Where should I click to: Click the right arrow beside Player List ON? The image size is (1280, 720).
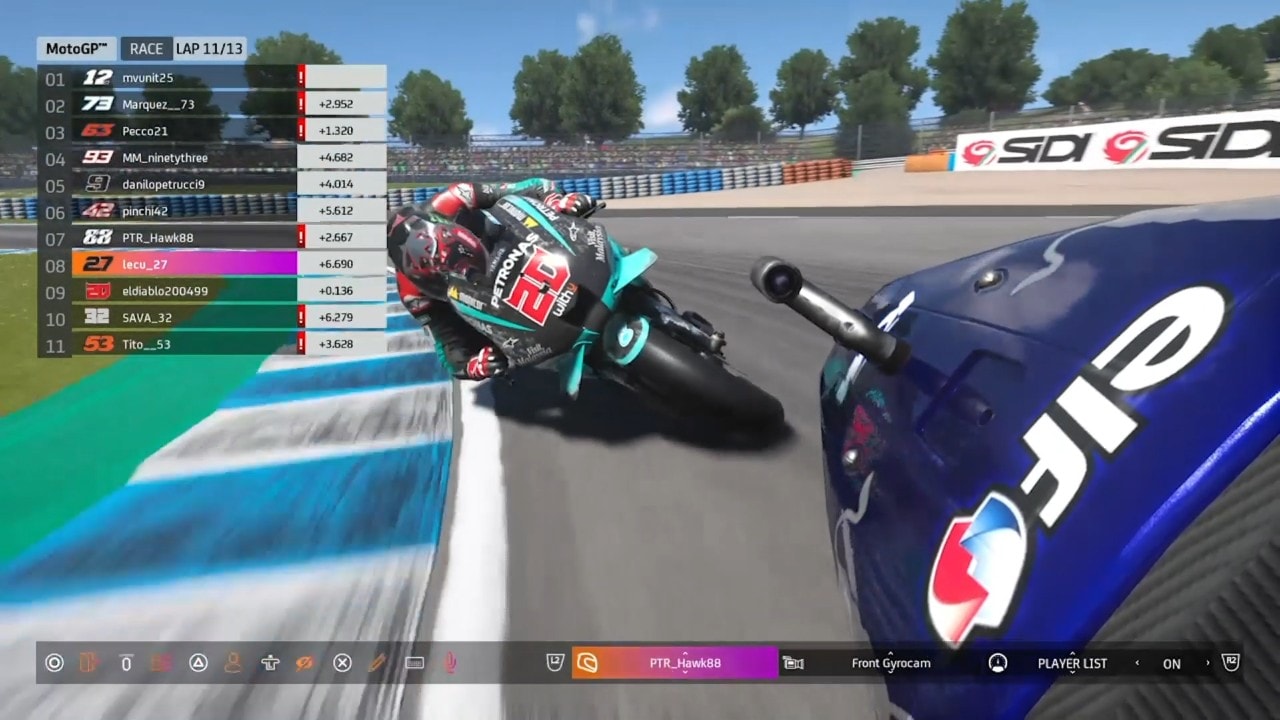click(x=1207, y=663)
